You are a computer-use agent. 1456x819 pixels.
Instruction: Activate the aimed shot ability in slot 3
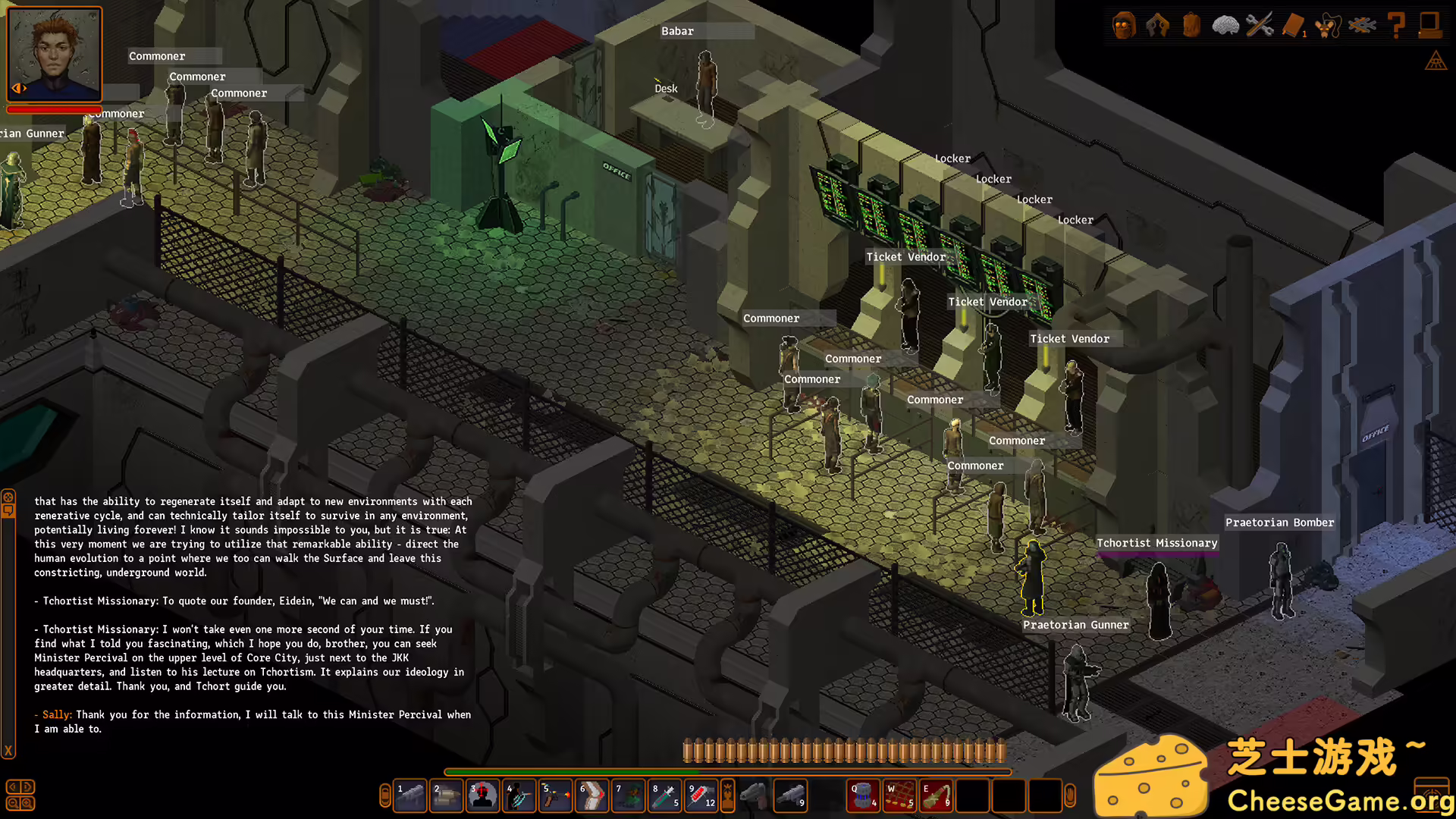pyautogui.click(x=482, y=795)
